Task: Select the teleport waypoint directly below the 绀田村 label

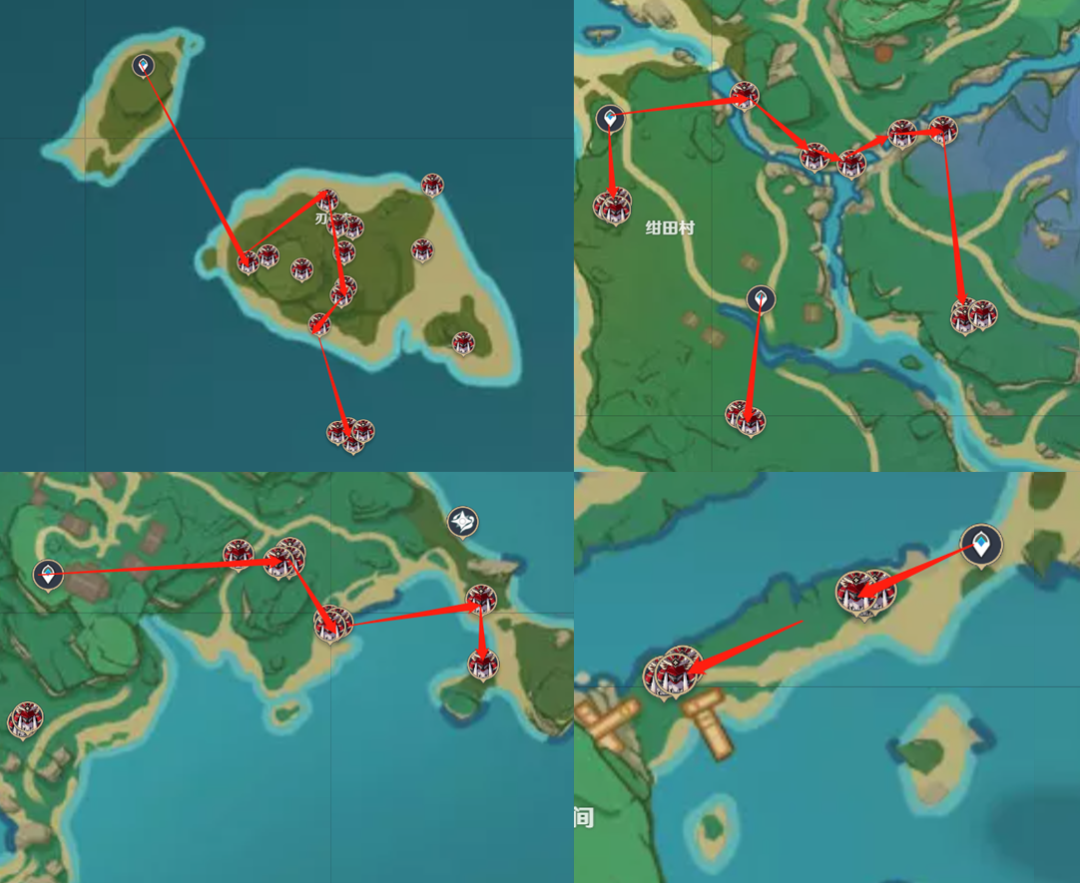Action: coord(761,298)
